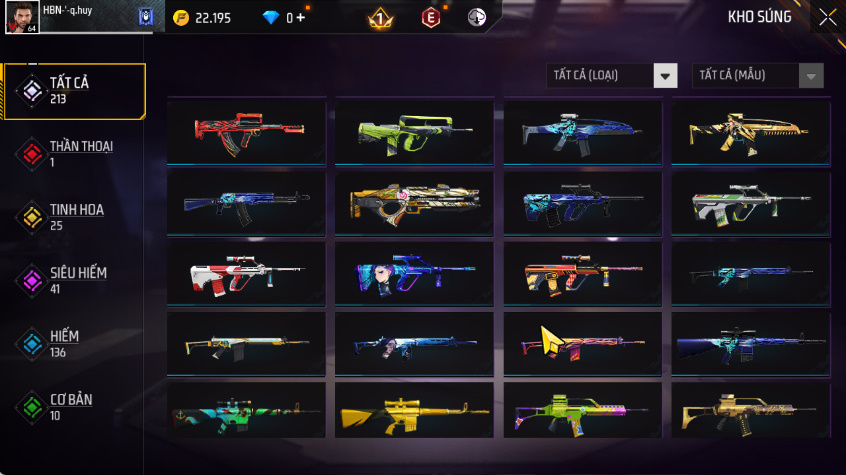846x475 pixels.
Task: Select the white and red AUG skin
Action: pyautogui.click(x=247, y=271)
